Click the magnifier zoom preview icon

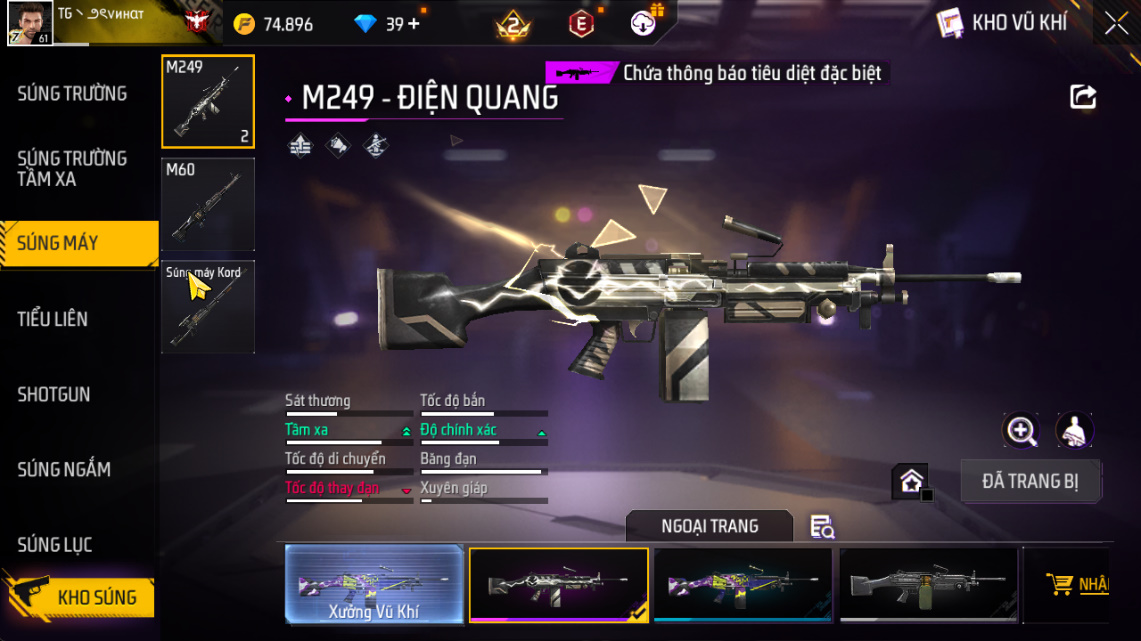pos(1021,431)
